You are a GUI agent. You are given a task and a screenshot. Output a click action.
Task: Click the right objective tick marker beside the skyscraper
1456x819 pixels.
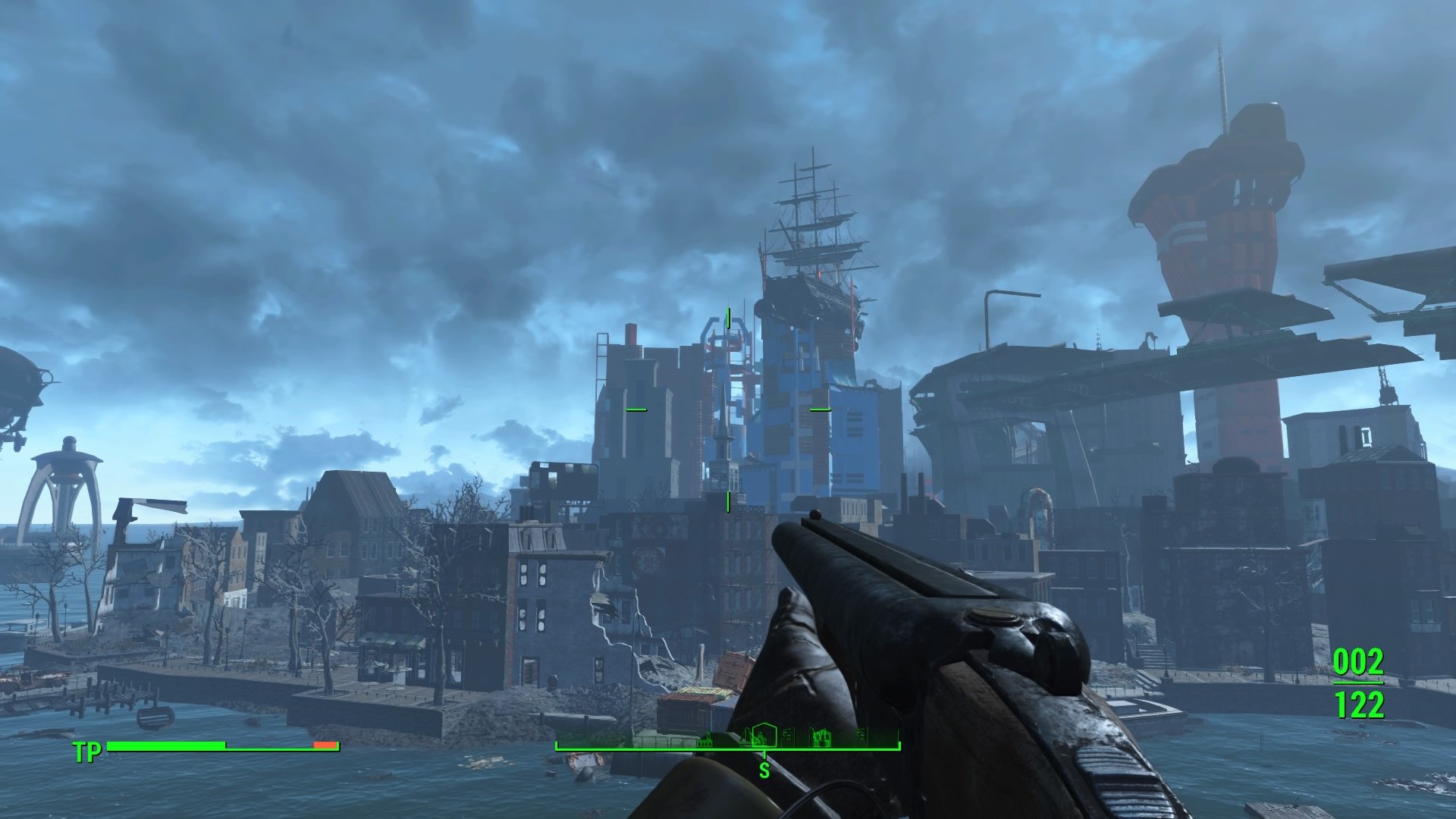pyautogui.click(x=821, y=409)
